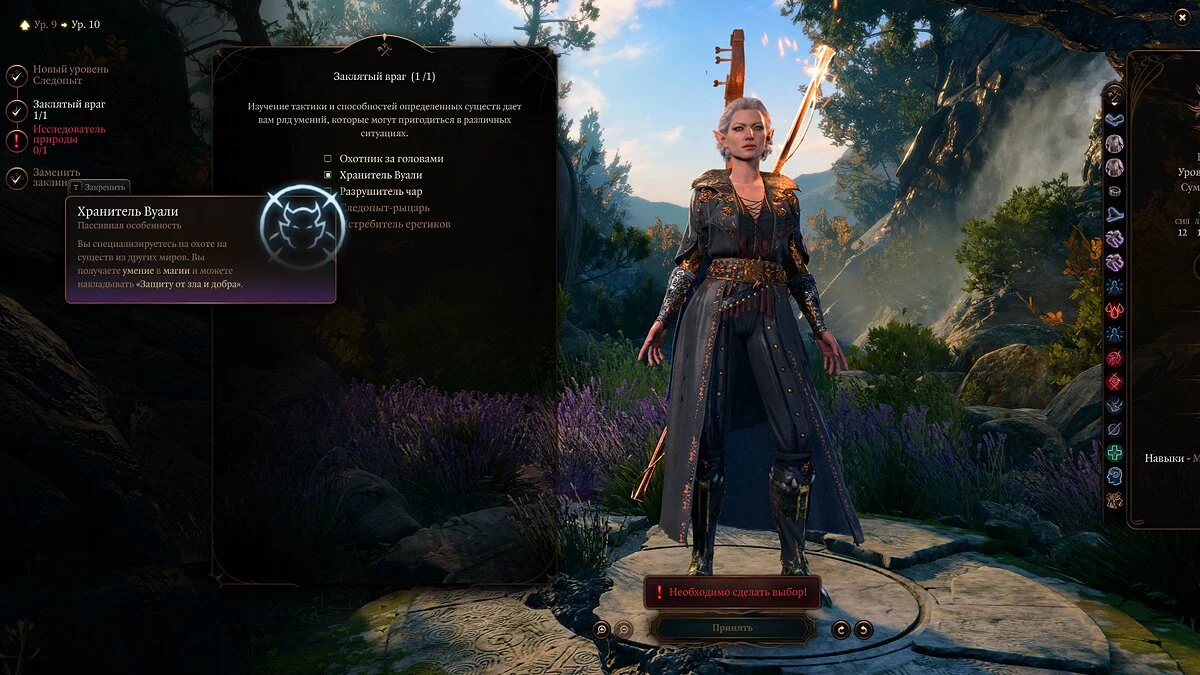The width and height of the screenshot is (1200, 675).
Task: Zoom out the character view
Action: [623, 629]
